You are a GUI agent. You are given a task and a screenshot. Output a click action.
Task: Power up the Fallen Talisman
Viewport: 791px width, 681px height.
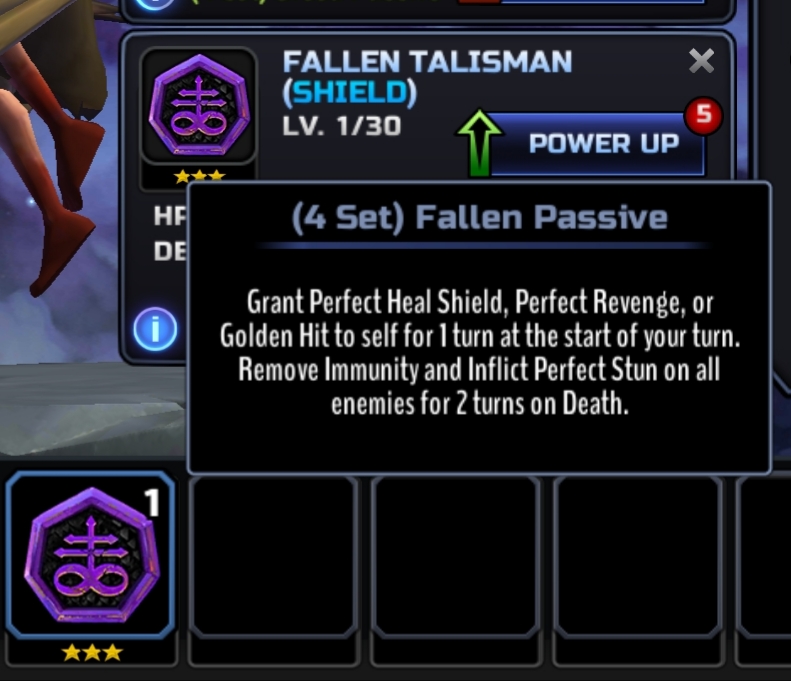(x=602, y=144)
